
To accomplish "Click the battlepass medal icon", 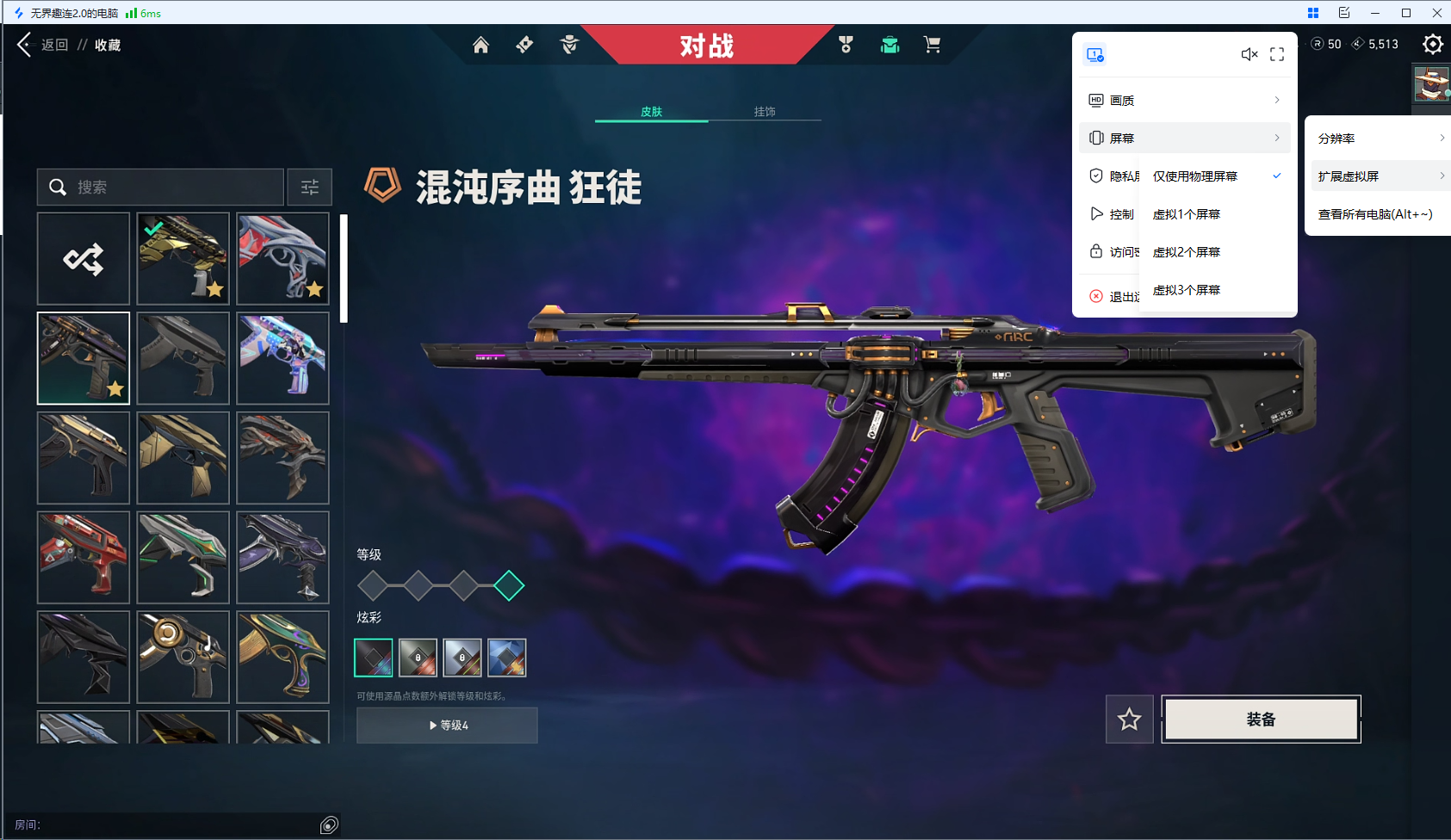I will pos(847,44).
